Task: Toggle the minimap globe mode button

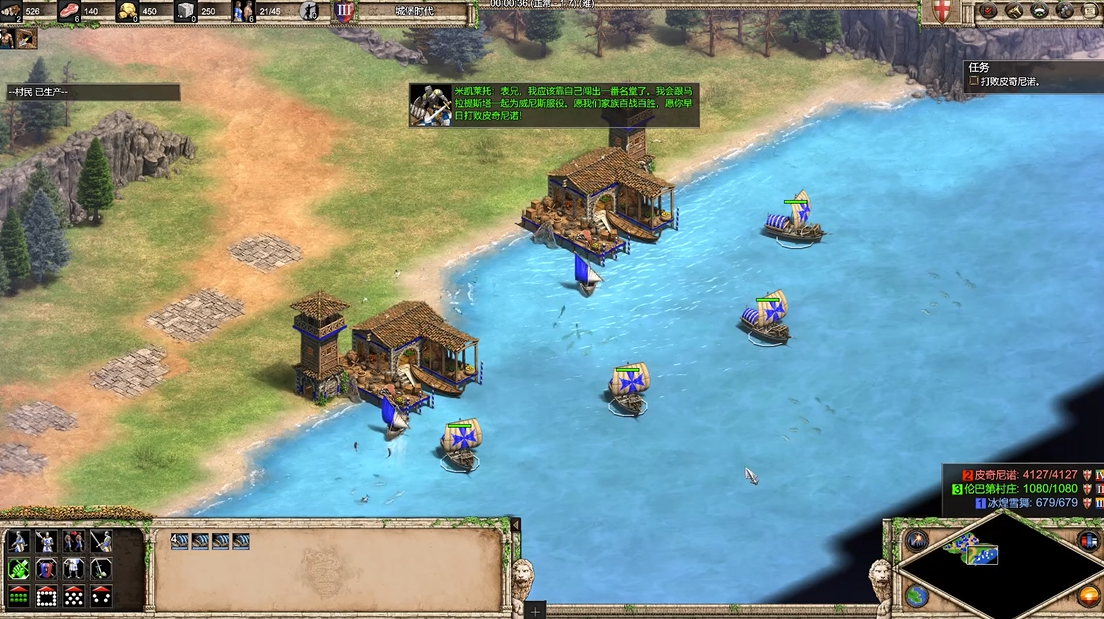Action: pos(916,596)
